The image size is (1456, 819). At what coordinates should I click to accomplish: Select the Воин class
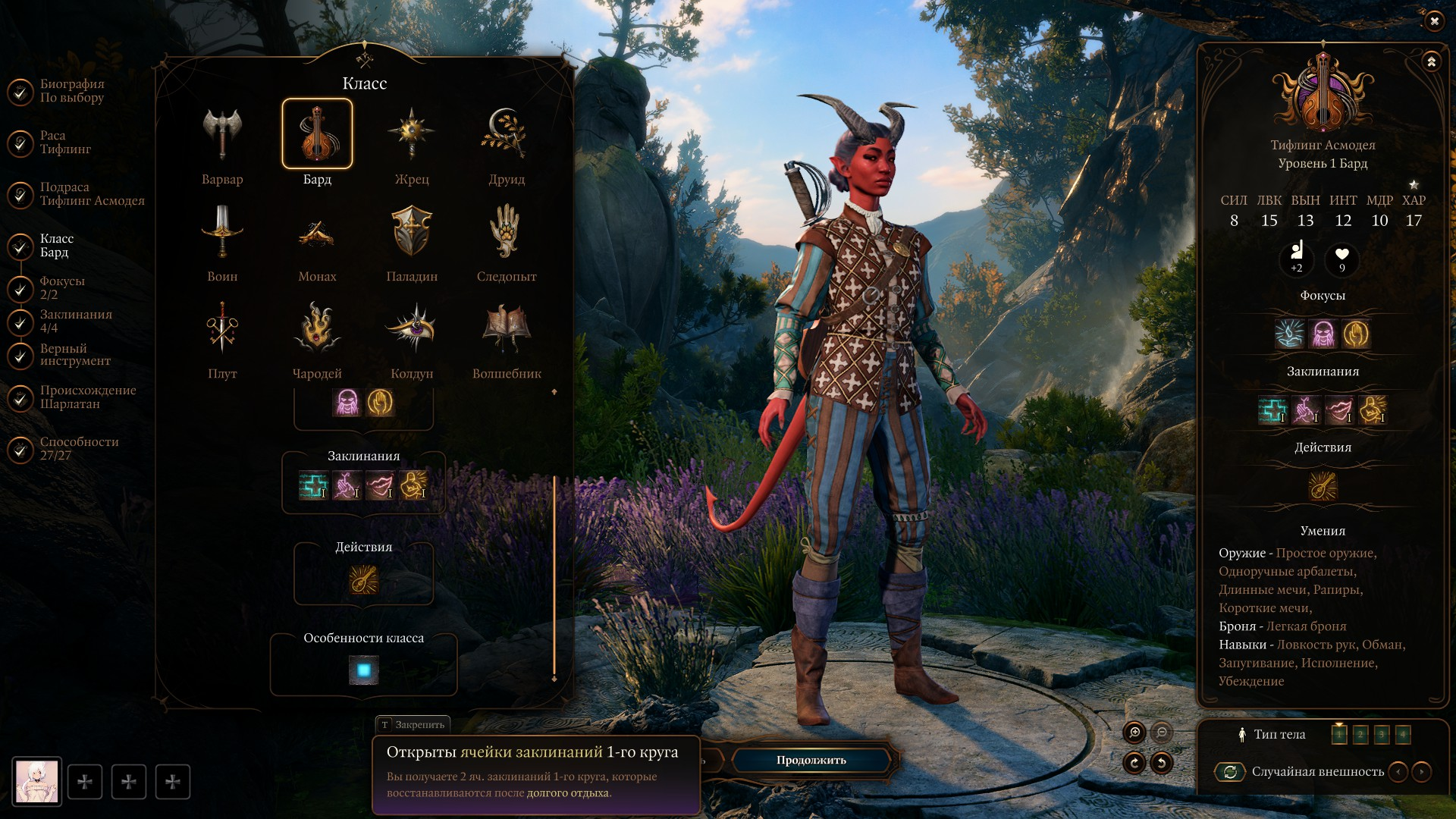point(222,232)
